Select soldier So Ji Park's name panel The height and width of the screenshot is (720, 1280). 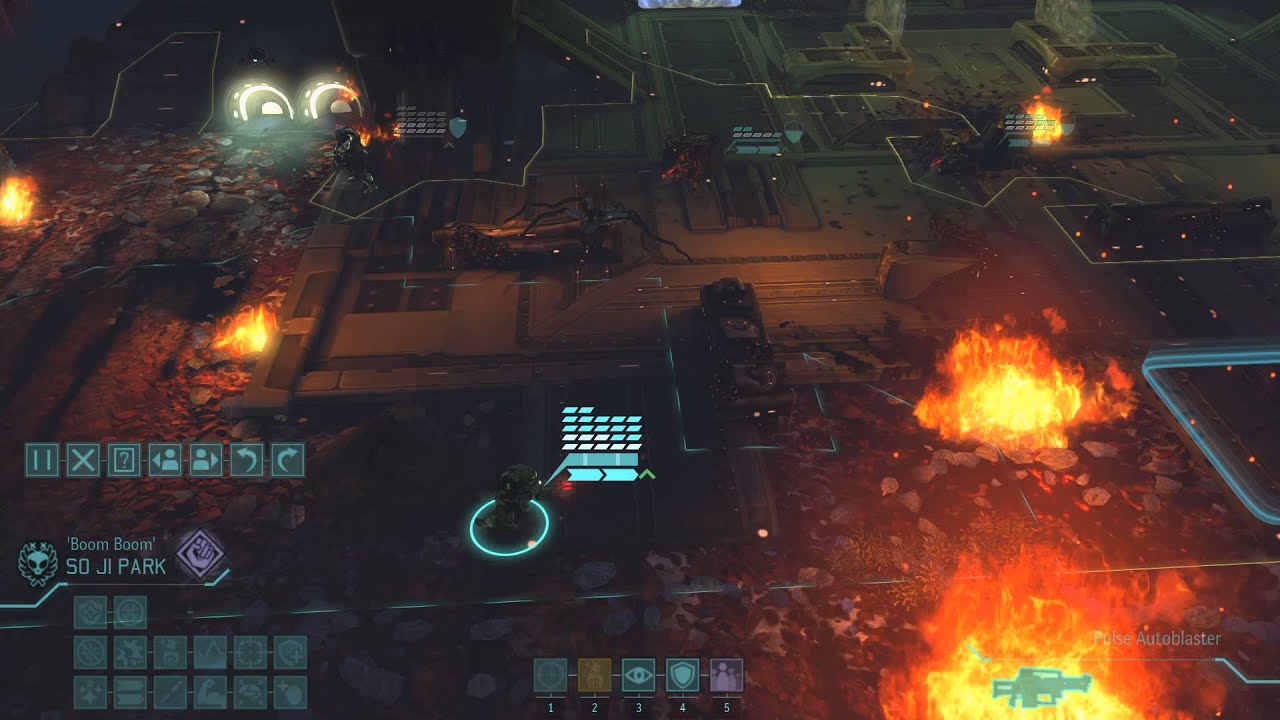(115, 567)
